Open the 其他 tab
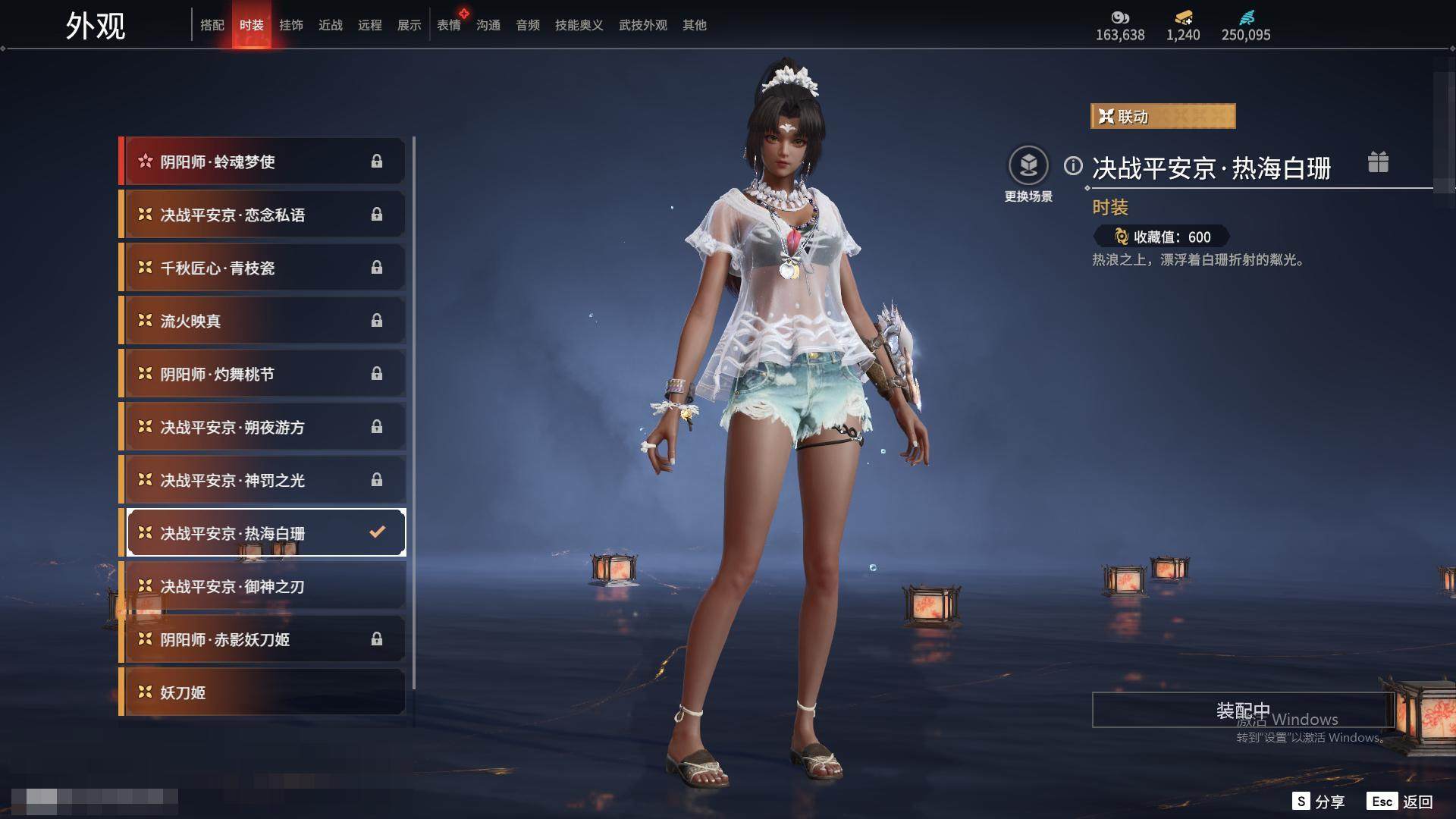This screenshot has height=819, width=1456. (x=695, y=25)
